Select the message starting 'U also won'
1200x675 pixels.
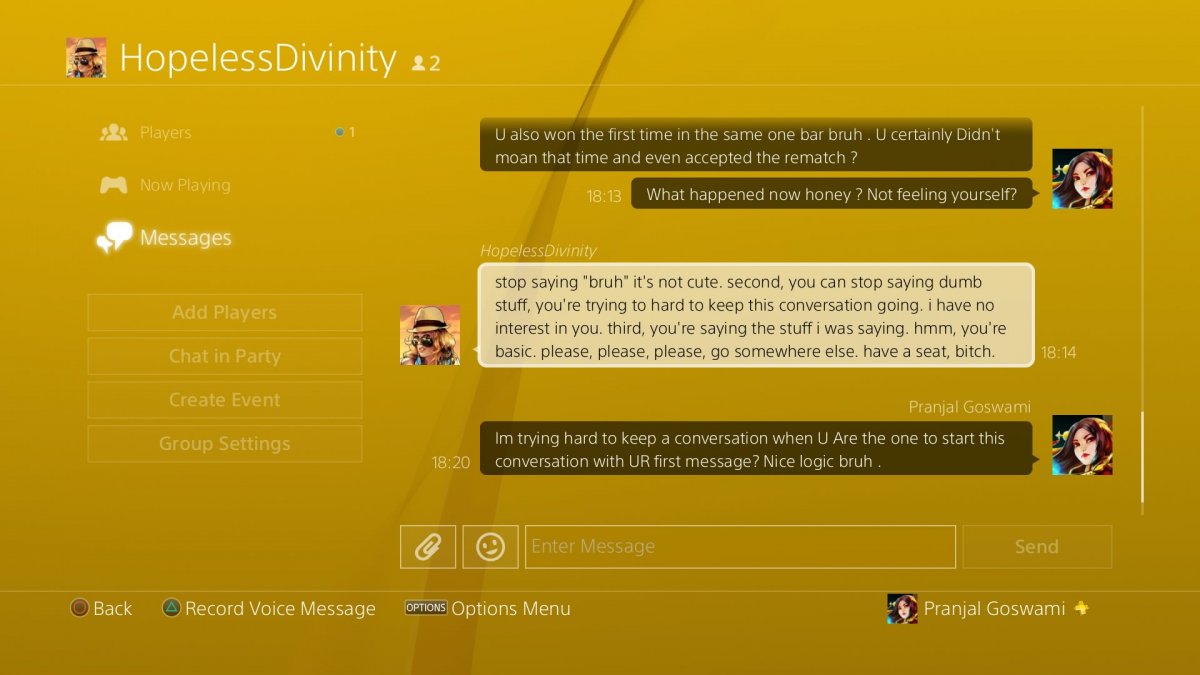(755, 145)
